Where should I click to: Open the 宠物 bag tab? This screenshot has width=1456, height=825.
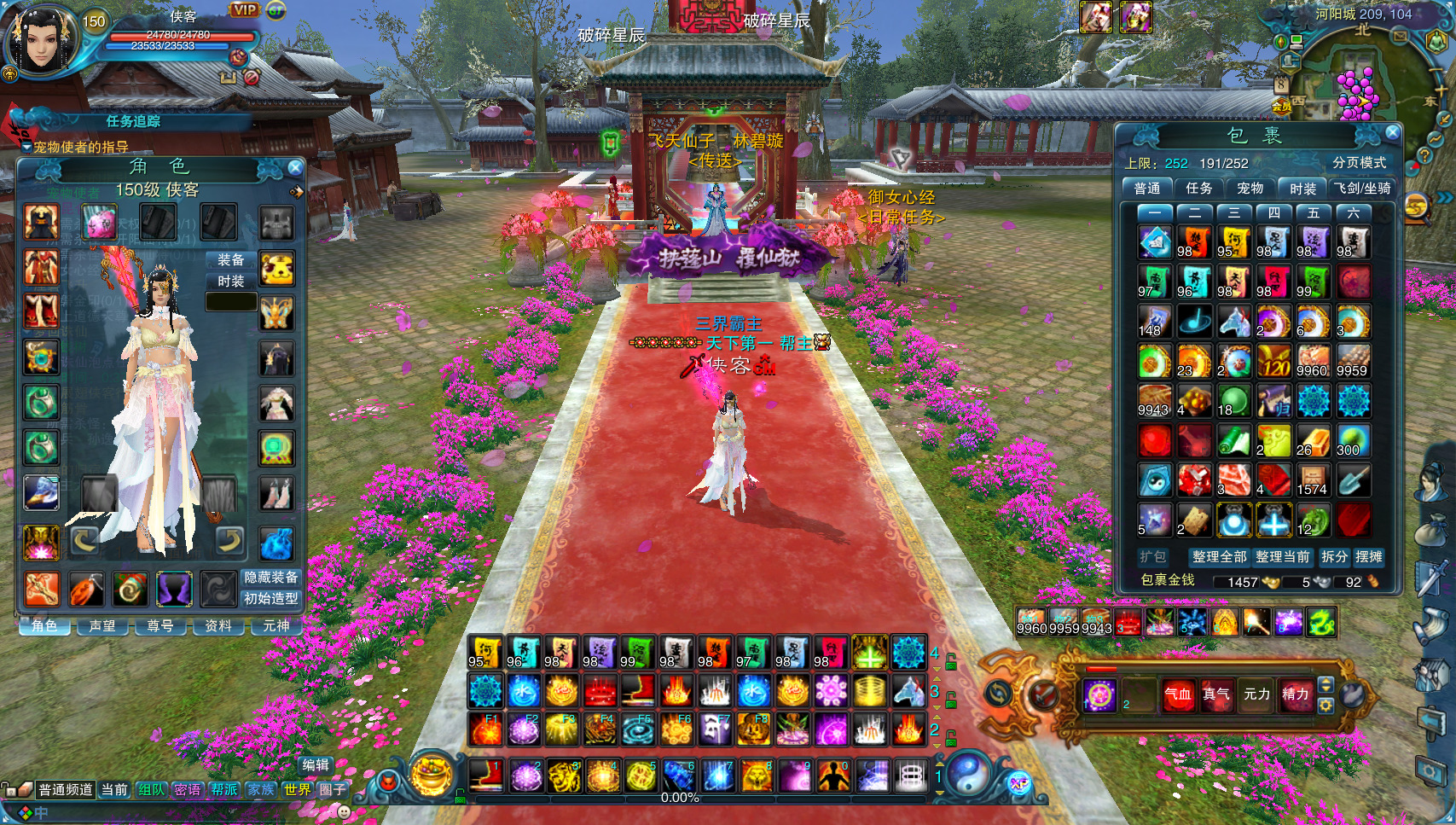[1250, 188]
